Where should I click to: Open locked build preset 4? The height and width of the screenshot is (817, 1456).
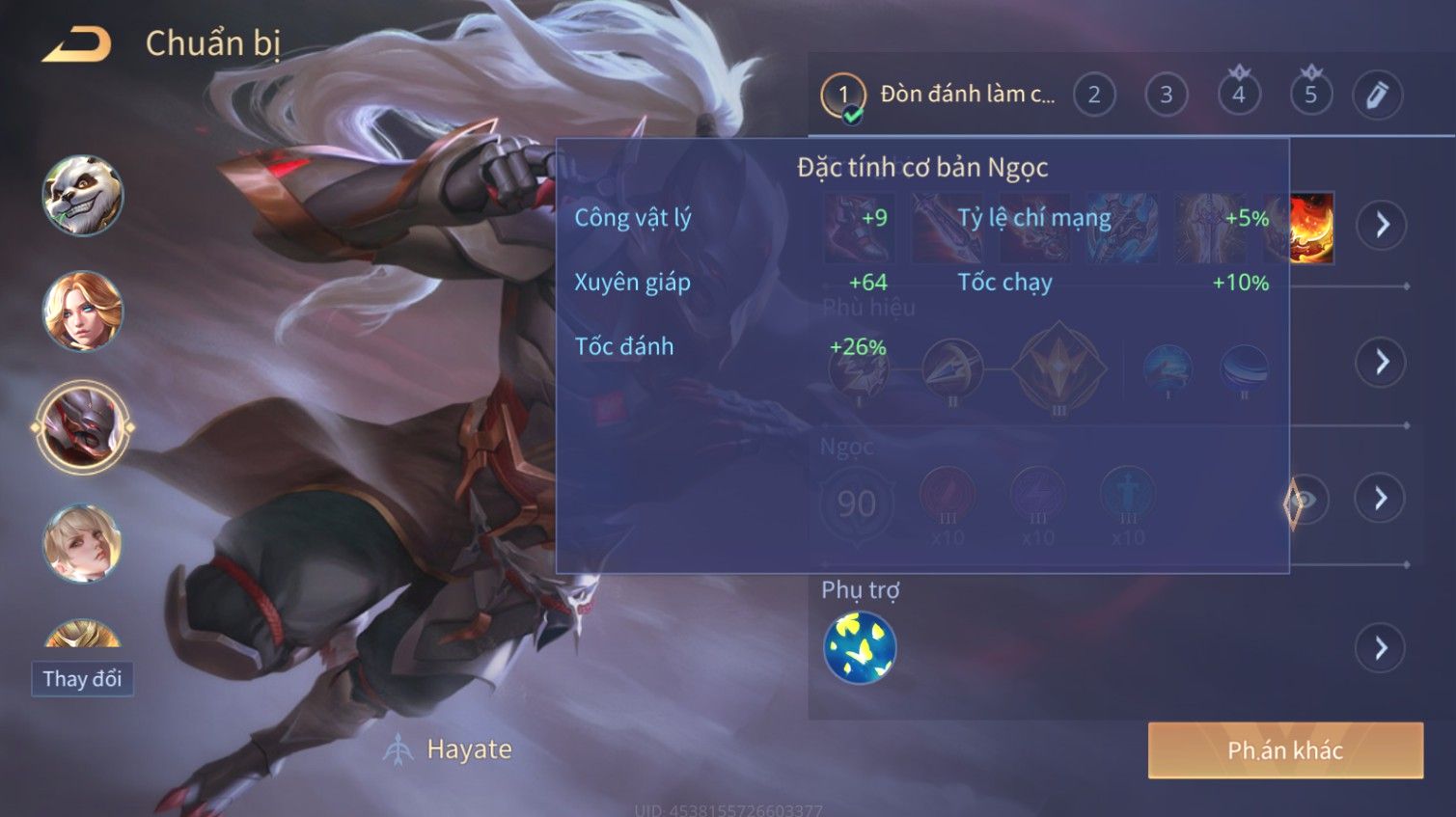coord(1239,95)
